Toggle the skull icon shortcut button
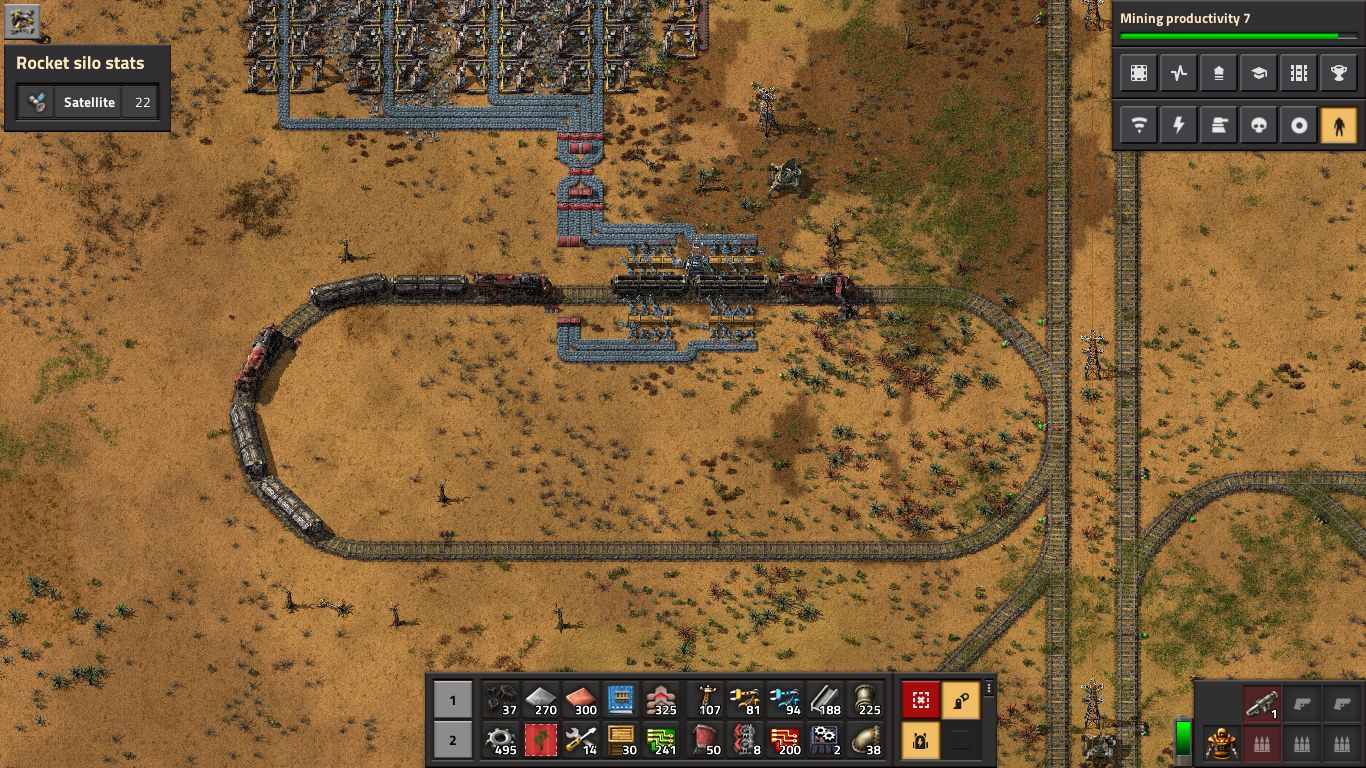 [1259, 126]
